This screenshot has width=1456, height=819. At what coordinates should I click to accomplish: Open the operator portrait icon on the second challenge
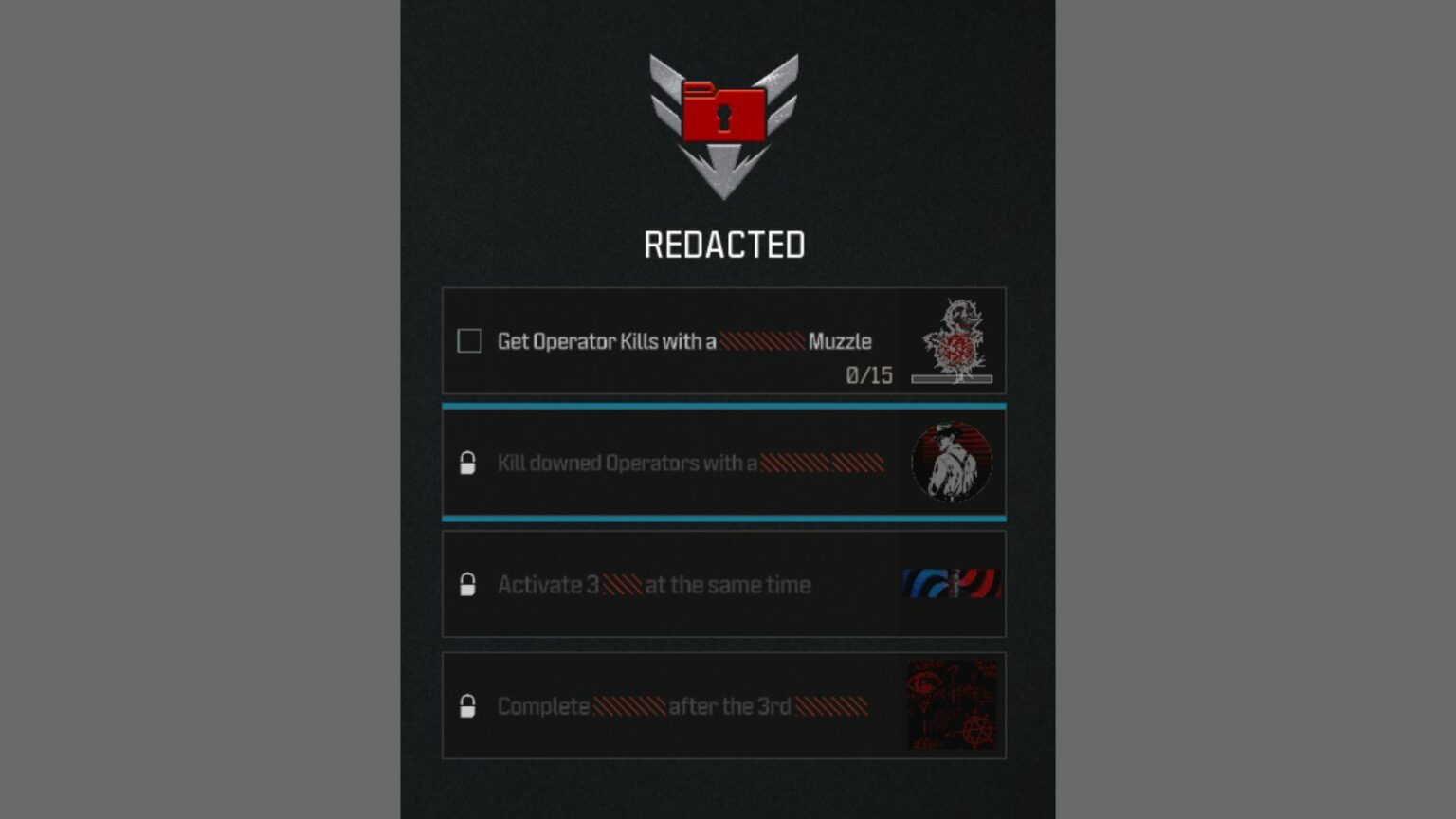[x=952, y=463]
